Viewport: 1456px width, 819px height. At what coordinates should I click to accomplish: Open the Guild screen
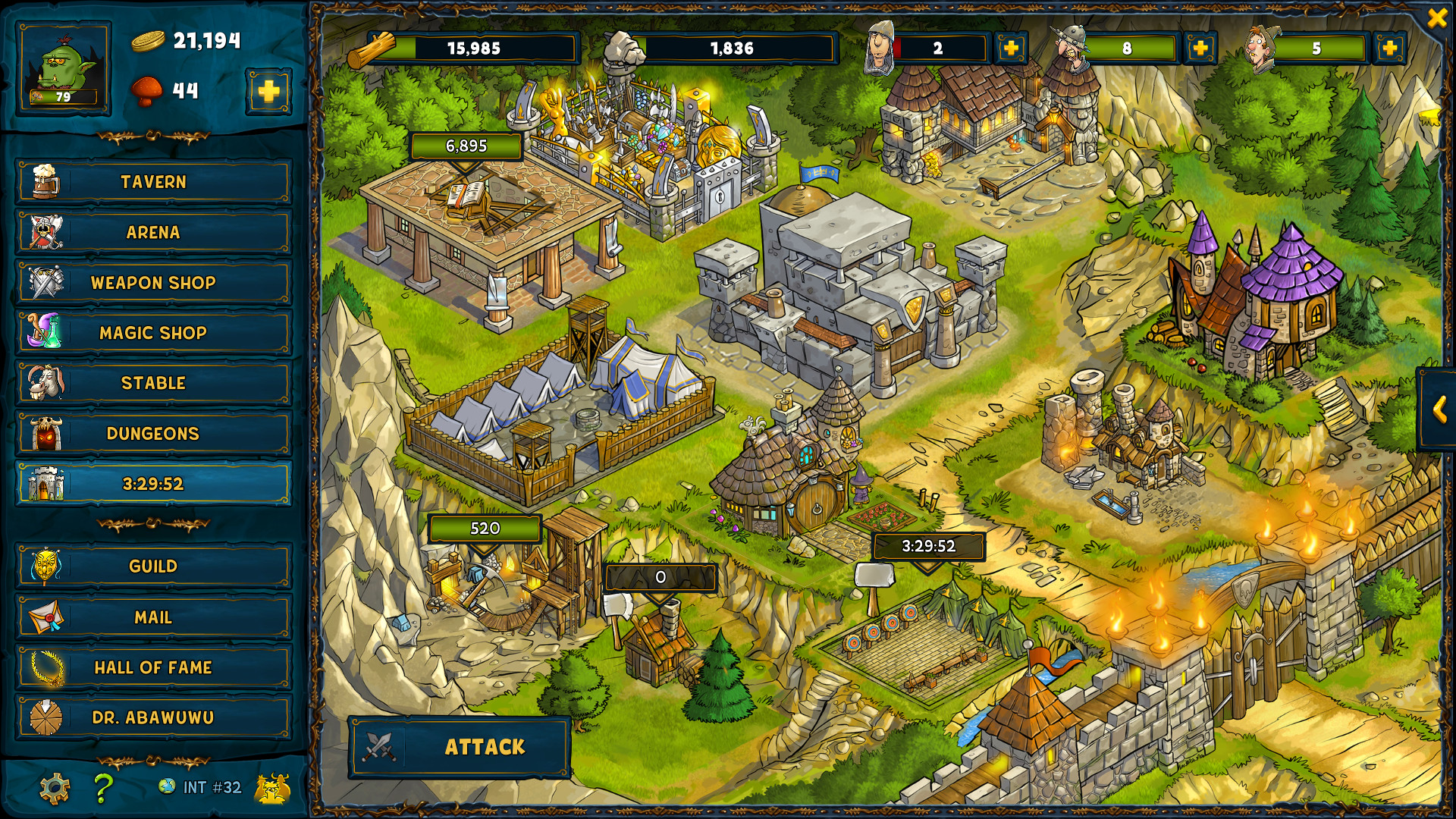(152, 566)
